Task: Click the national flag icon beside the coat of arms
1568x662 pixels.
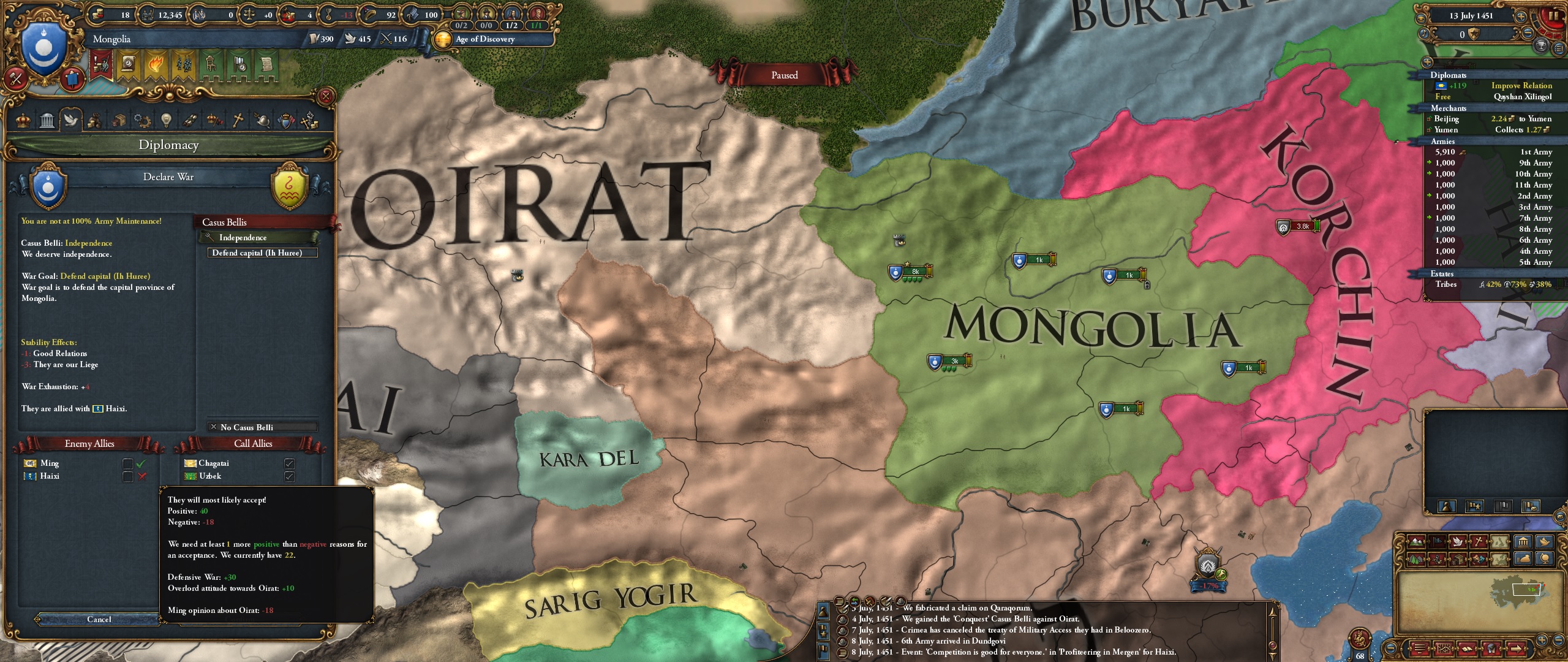Action: (x=72, y=78)
